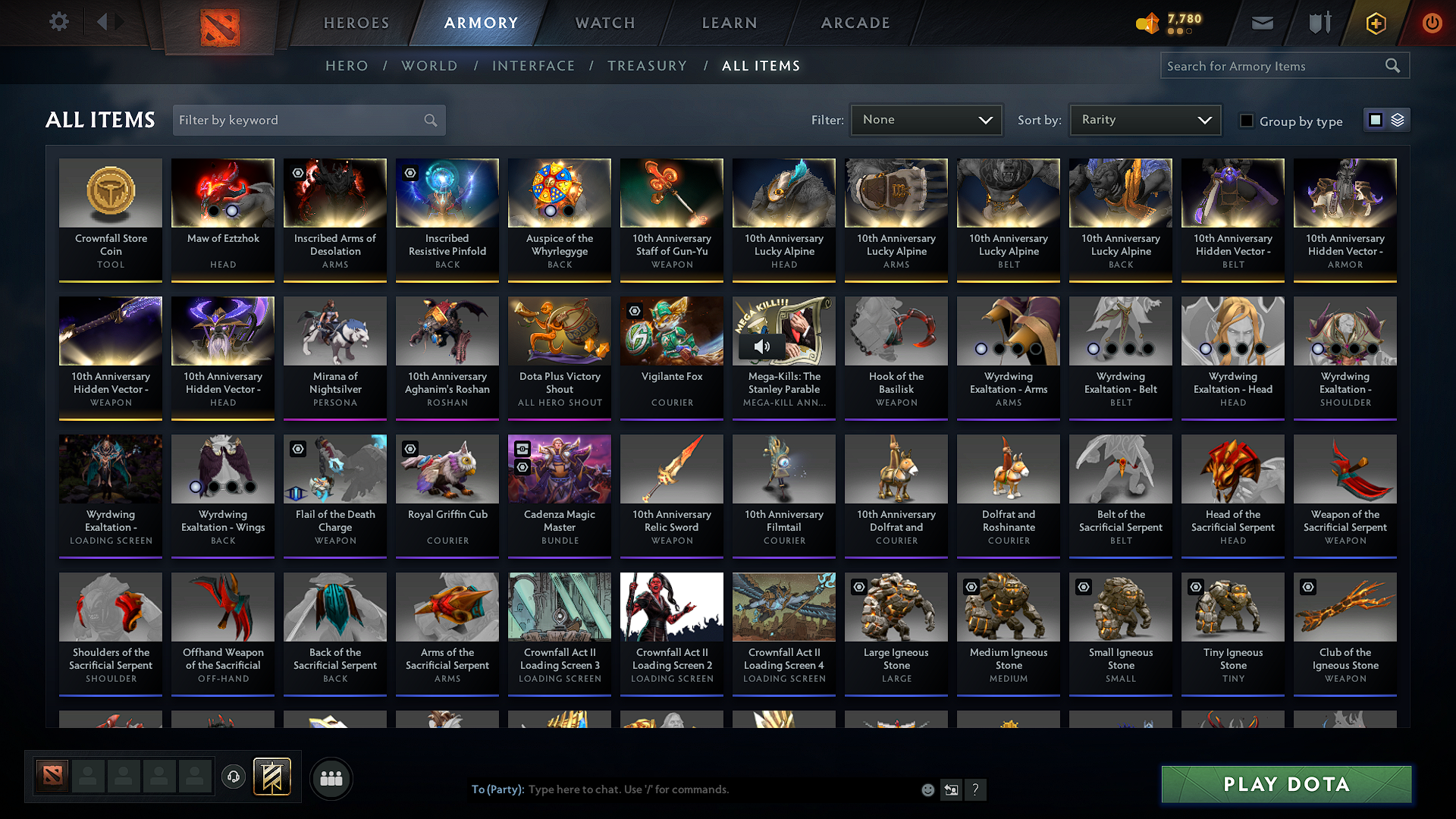The width and height of the screenshot is (1456, 819).
Task: Open the Armory shield and sword icon
Action: [x=1319, y=23]
